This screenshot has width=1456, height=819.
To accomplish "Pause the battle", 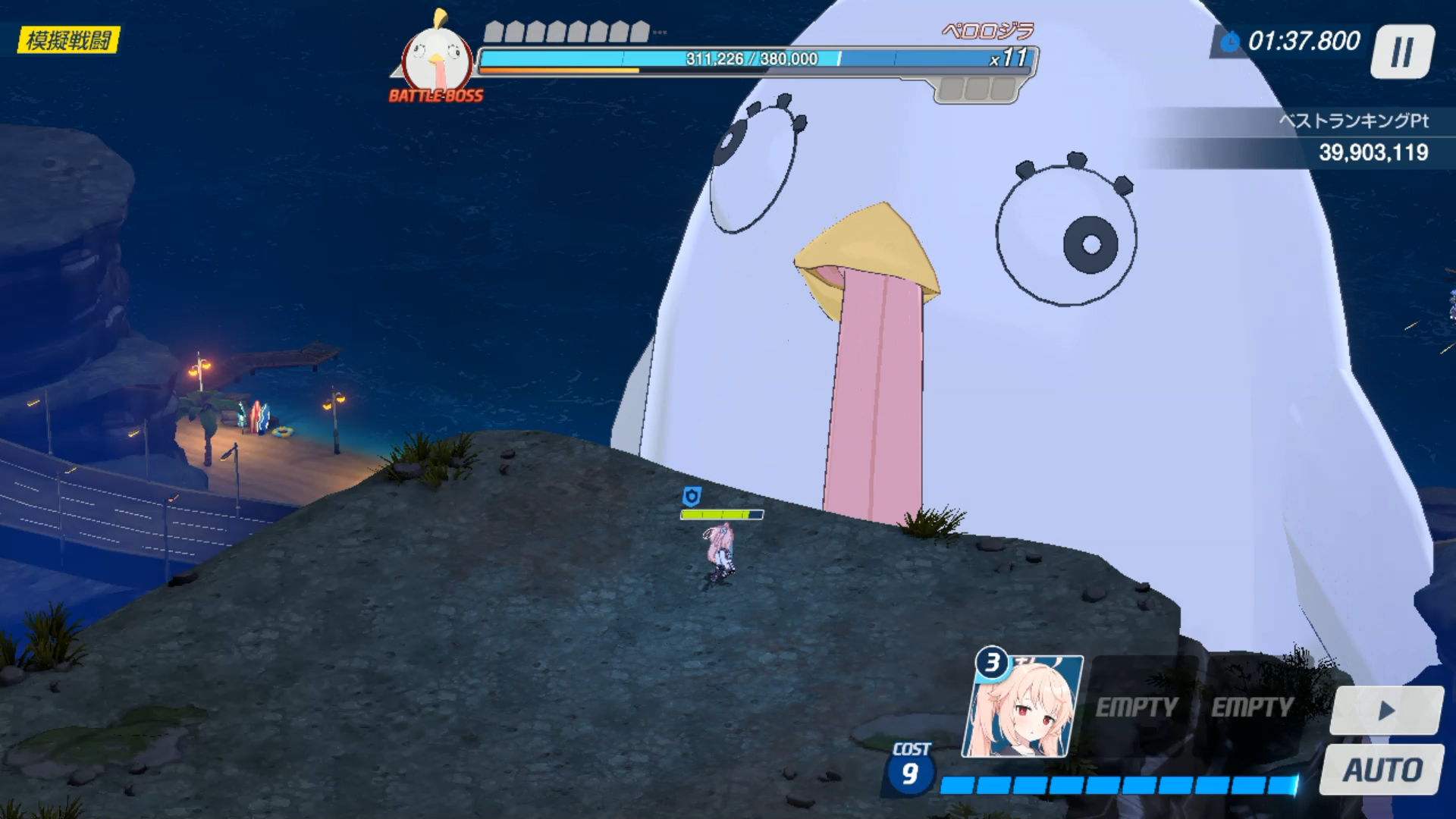I will (x=1402, y=52).
